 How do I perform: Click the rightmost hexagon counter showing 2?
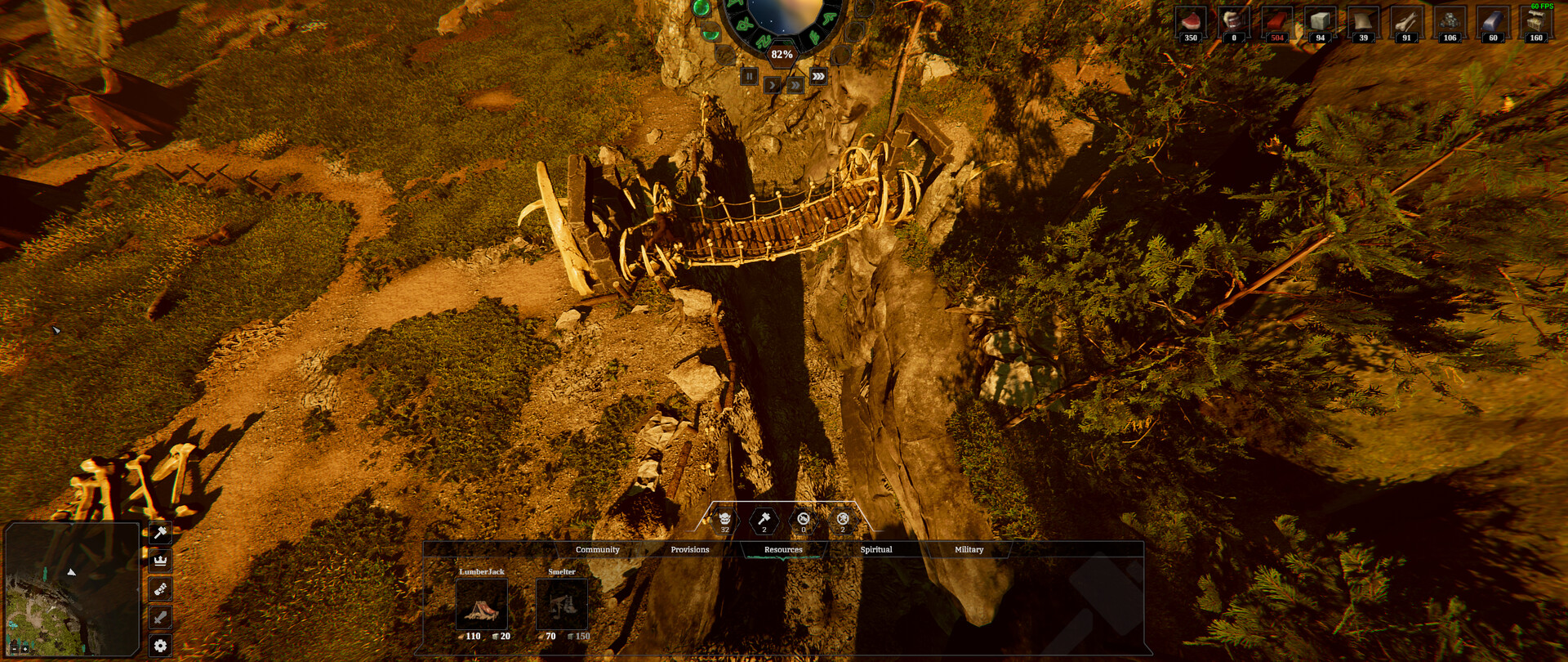coord(842,522)
